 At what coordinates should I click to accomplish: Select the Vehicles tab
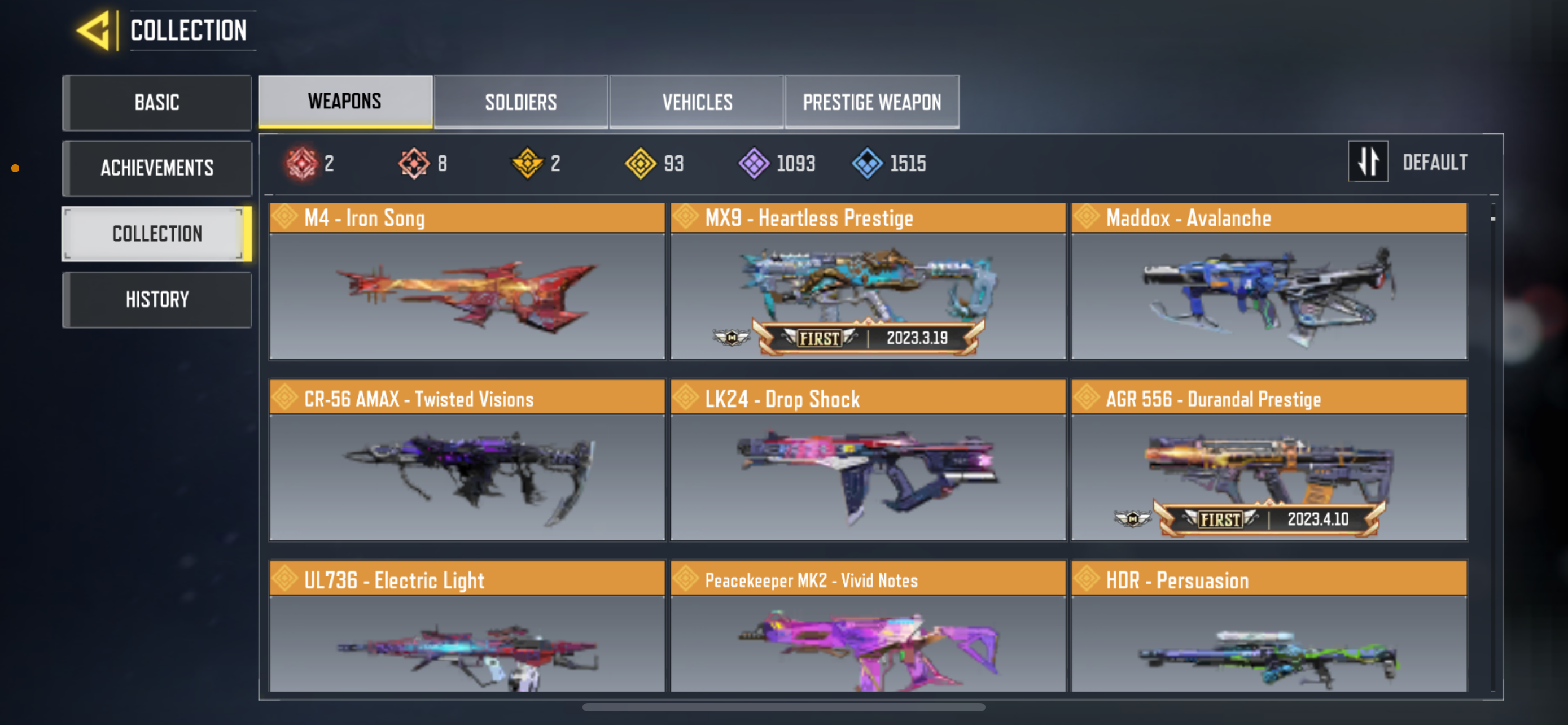click(x=697, y=102)
